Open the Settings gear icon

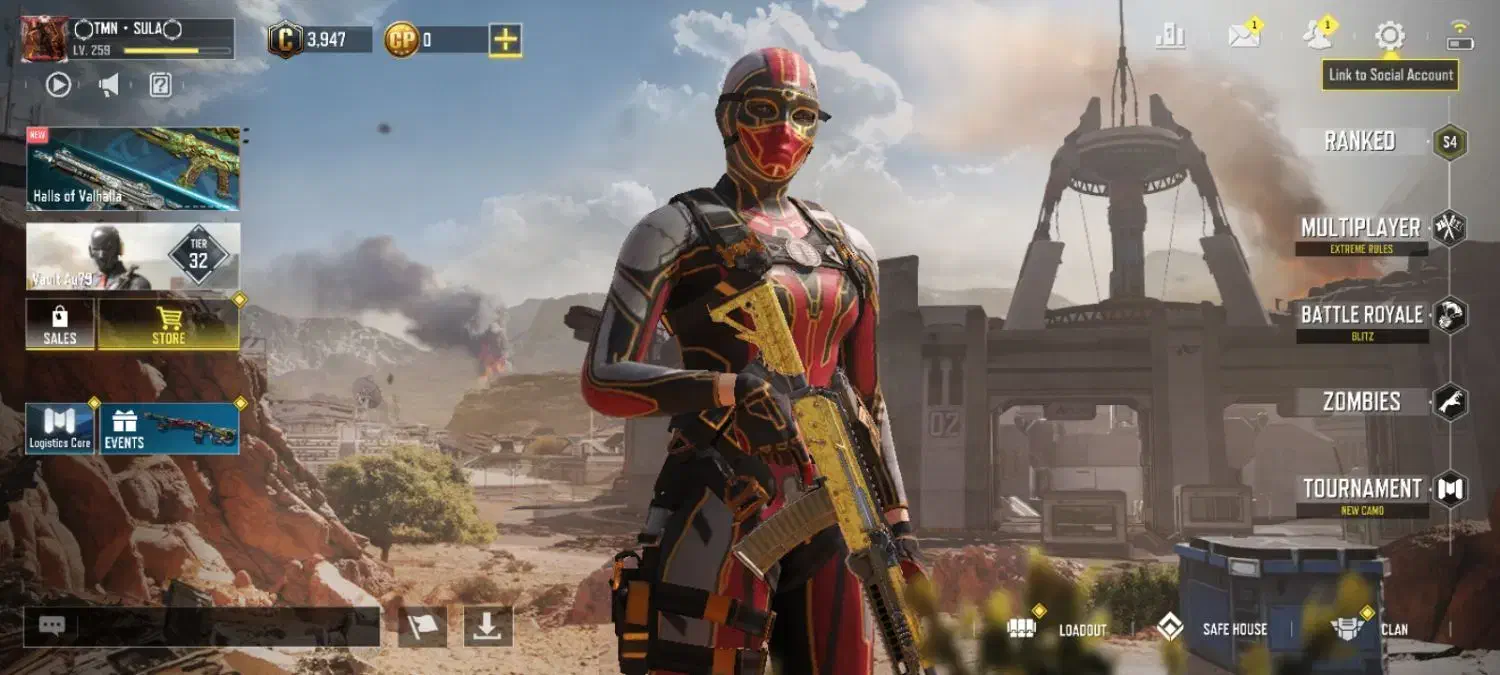tap(1389, 37)
